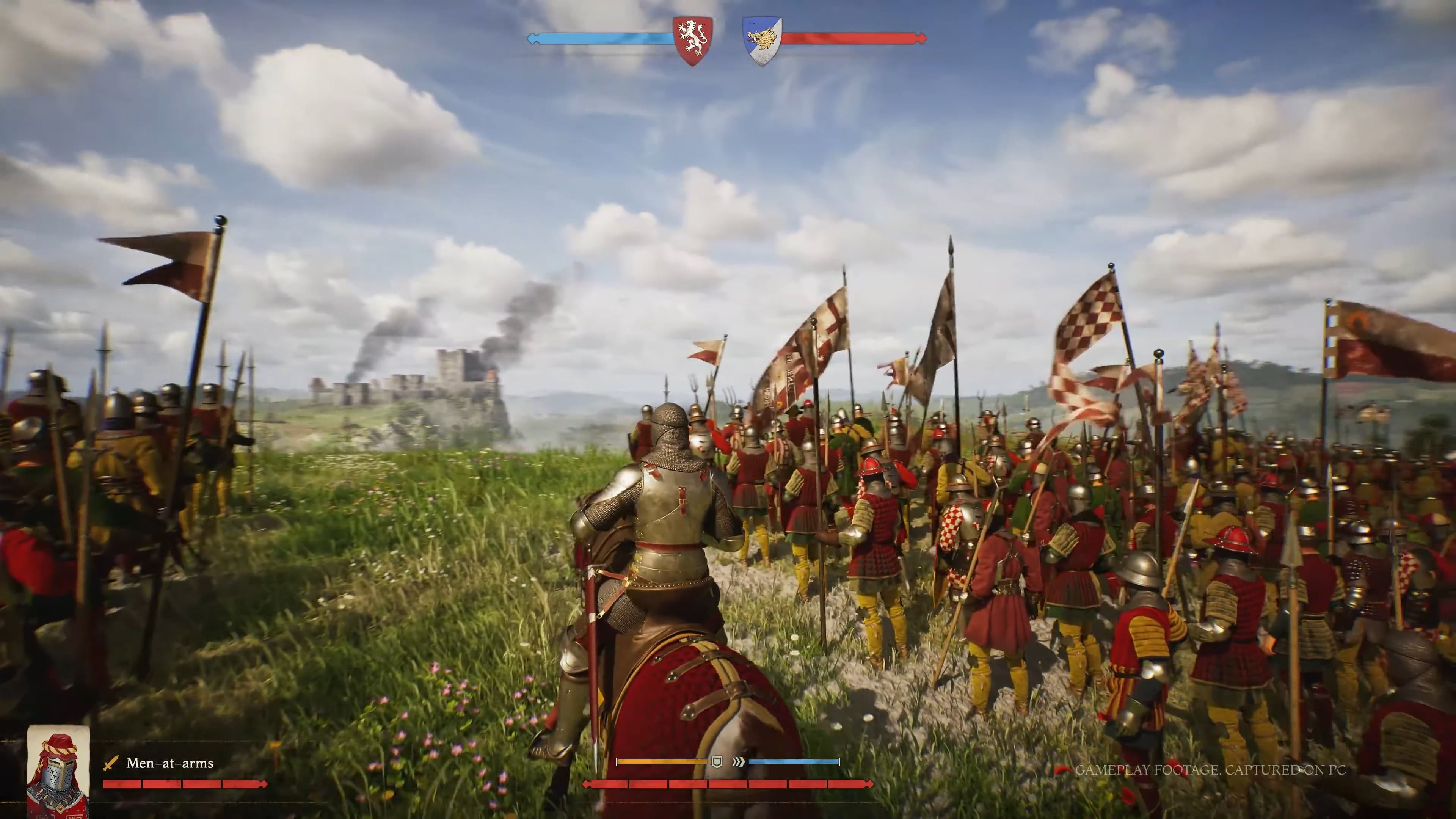Click the blue boar faction shield
Image resolution: width=1456 pixels, height=819 pixels.
pos(761,40)
